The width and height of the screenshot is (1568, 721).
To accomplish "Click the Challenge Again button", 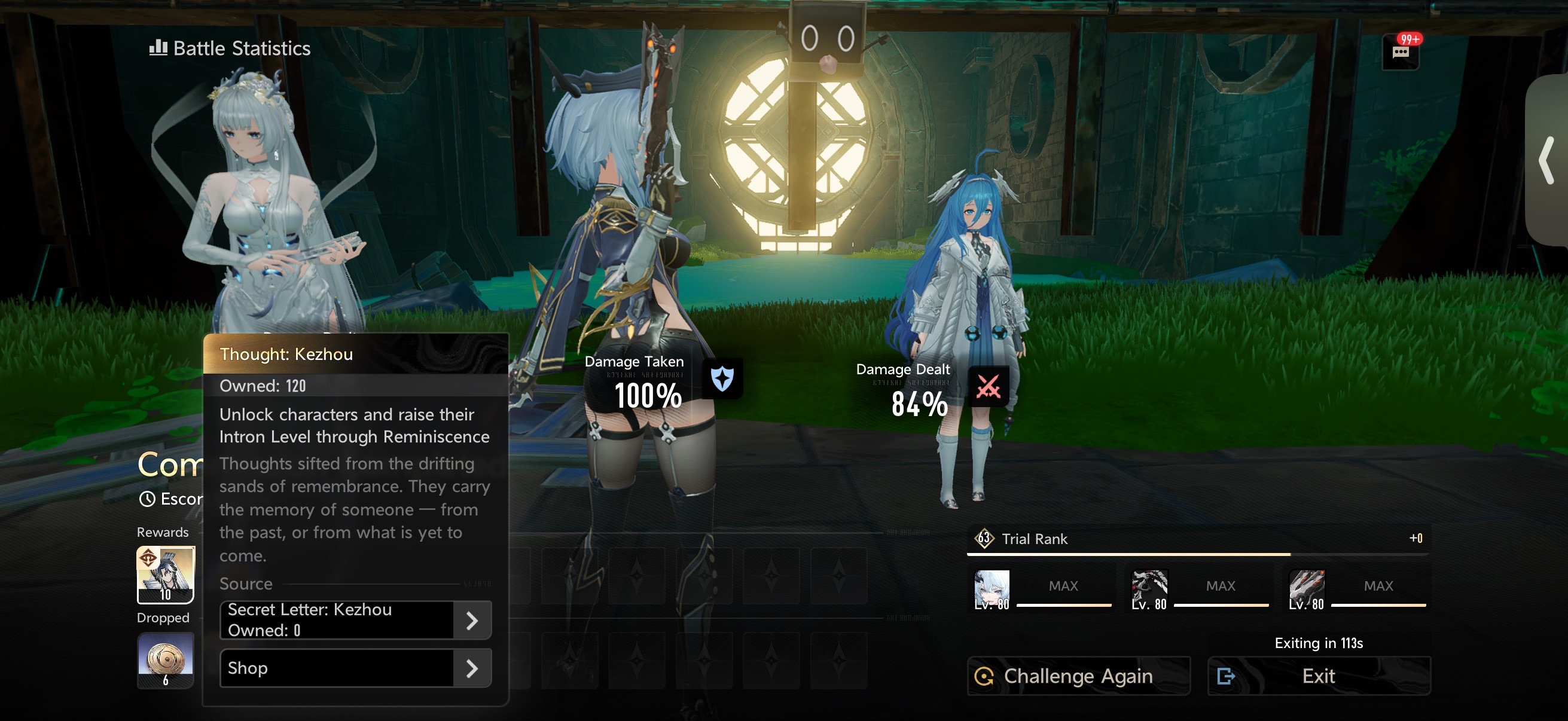I will pos(1078,676).
